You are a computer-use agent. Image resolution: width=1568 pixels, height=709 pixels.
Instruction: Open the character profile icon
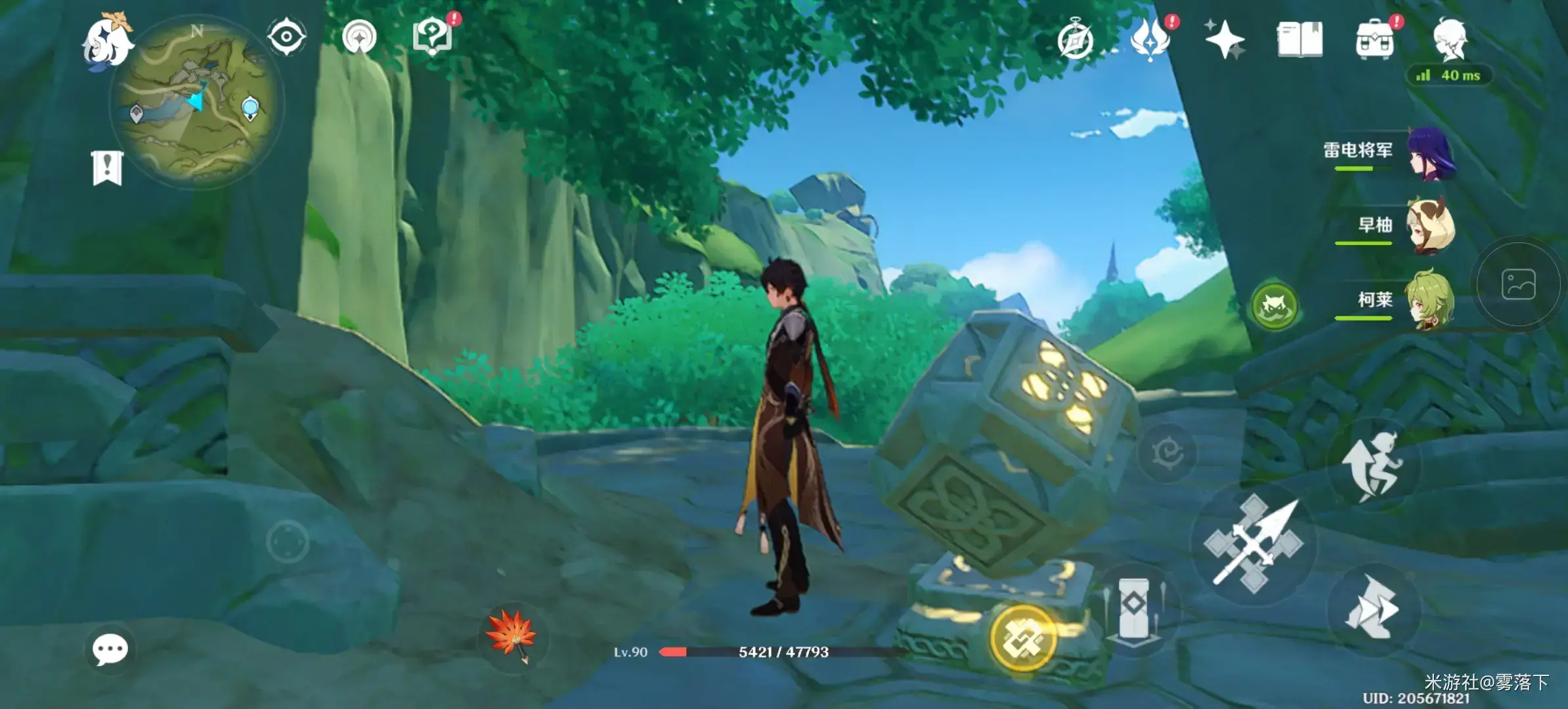point(1450,39)
